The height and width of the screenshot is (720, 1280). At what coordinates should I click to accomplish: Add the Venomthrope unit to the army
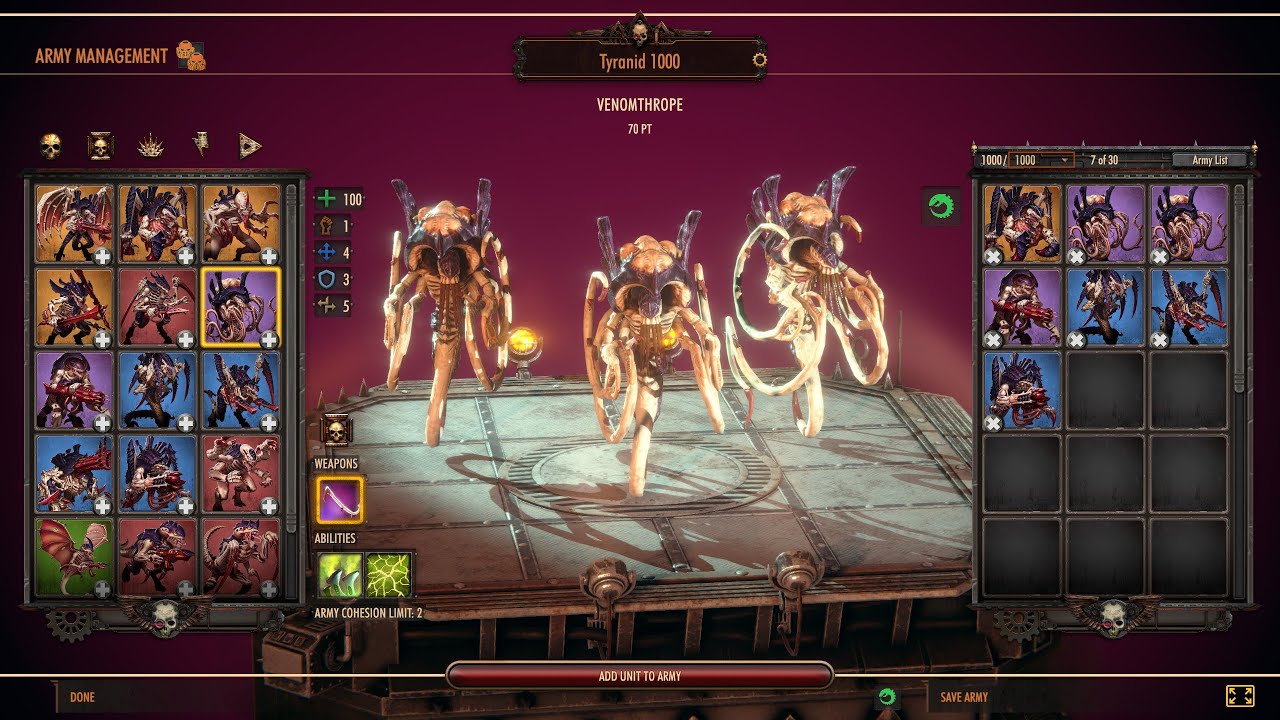(639, 676)
